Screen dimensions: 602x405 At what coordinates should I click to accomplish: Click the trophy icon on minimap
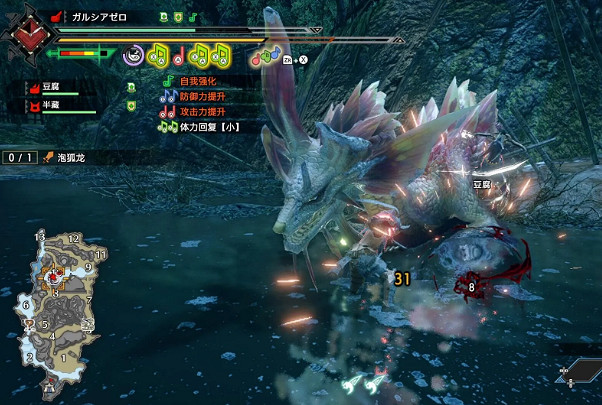30,323
